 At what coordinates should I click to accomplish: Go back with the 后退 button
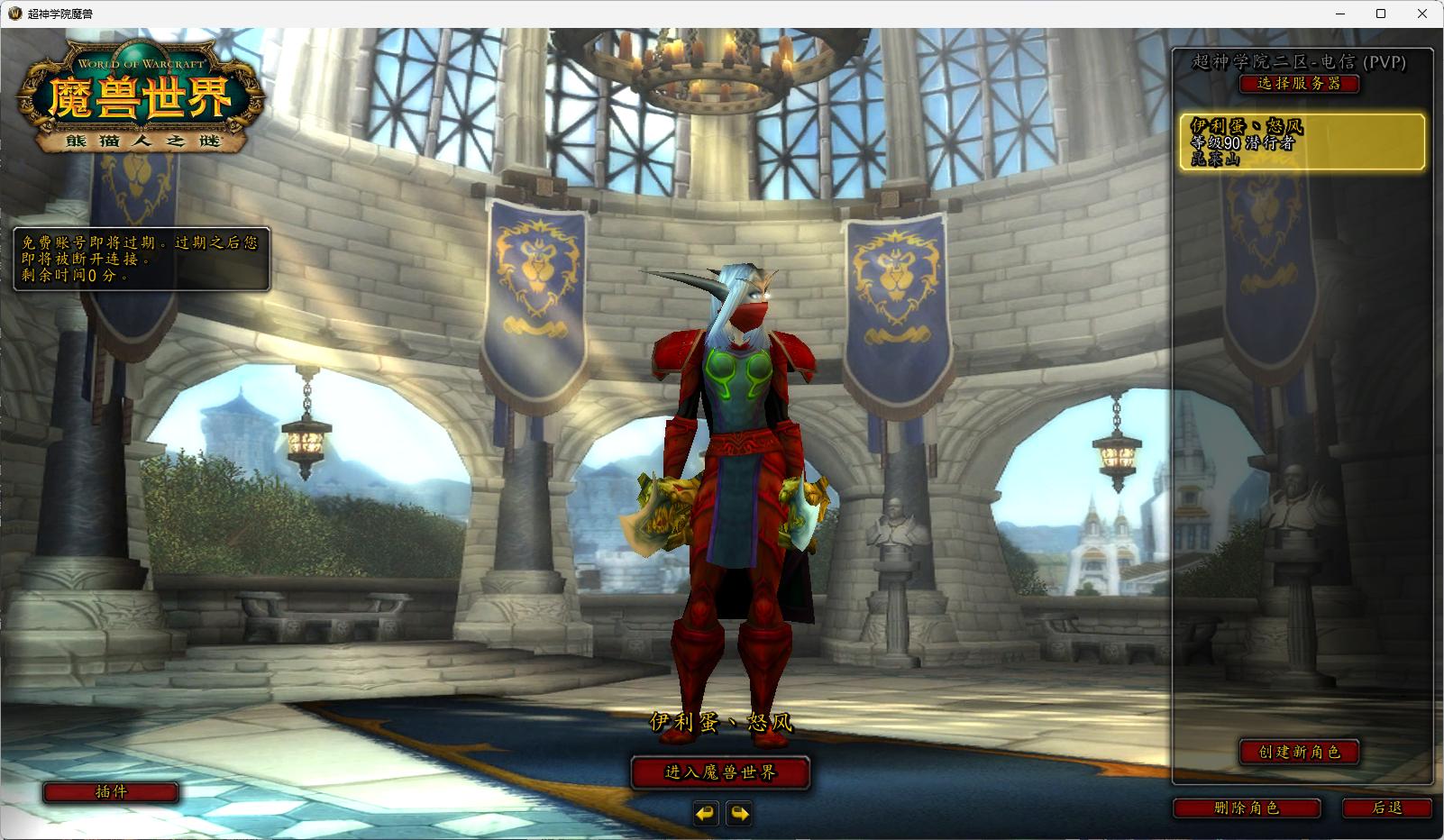(1386, 808)
